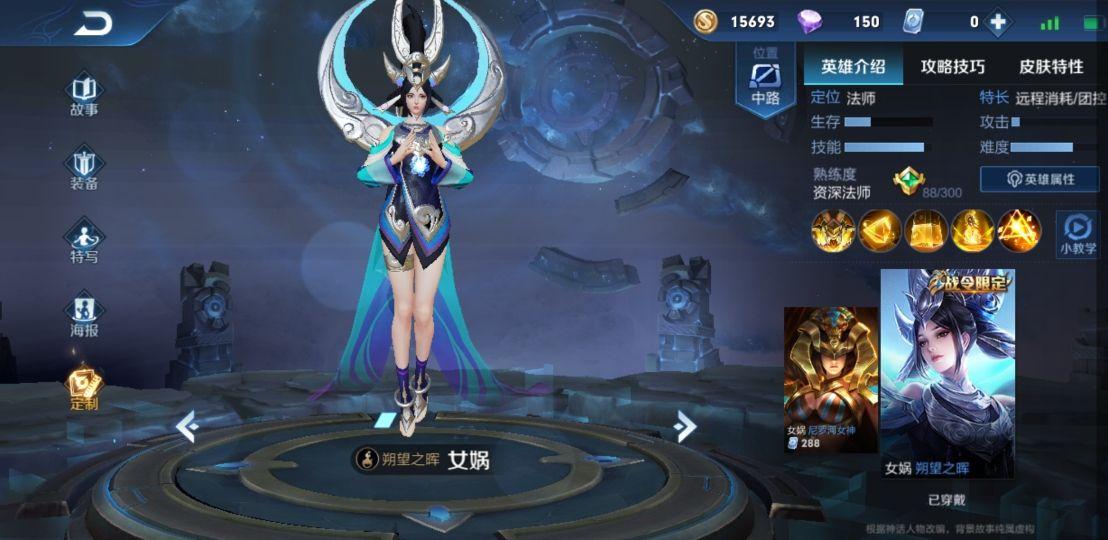1108x540 pixels.
Task: Tap the 中路 lane position icon
Action: [765, 78]
